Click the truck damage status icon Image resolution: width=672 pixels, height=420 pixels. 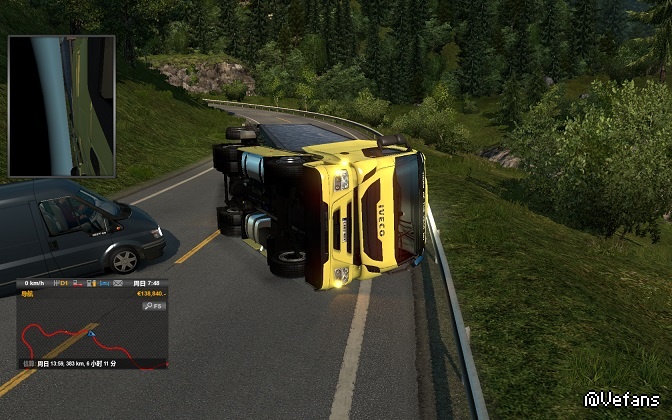coord(77,283)
